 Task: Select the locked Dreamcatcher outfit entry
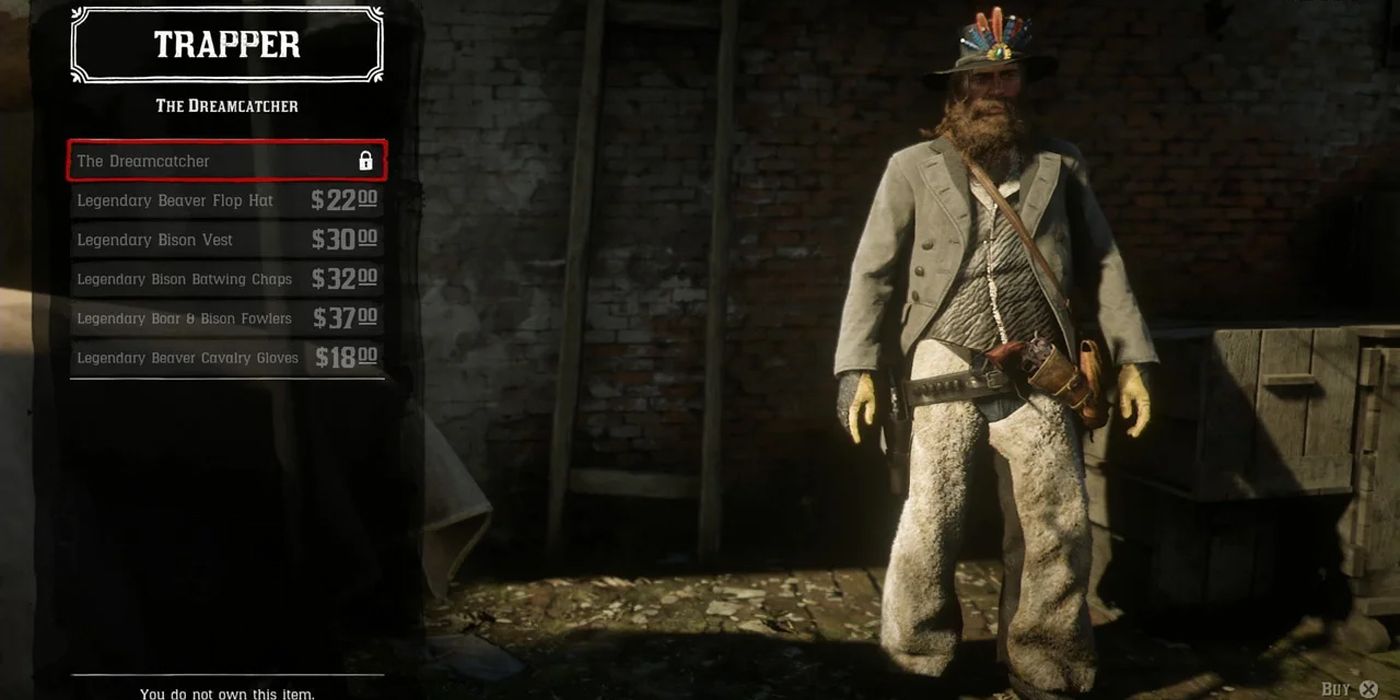[226, 161]
